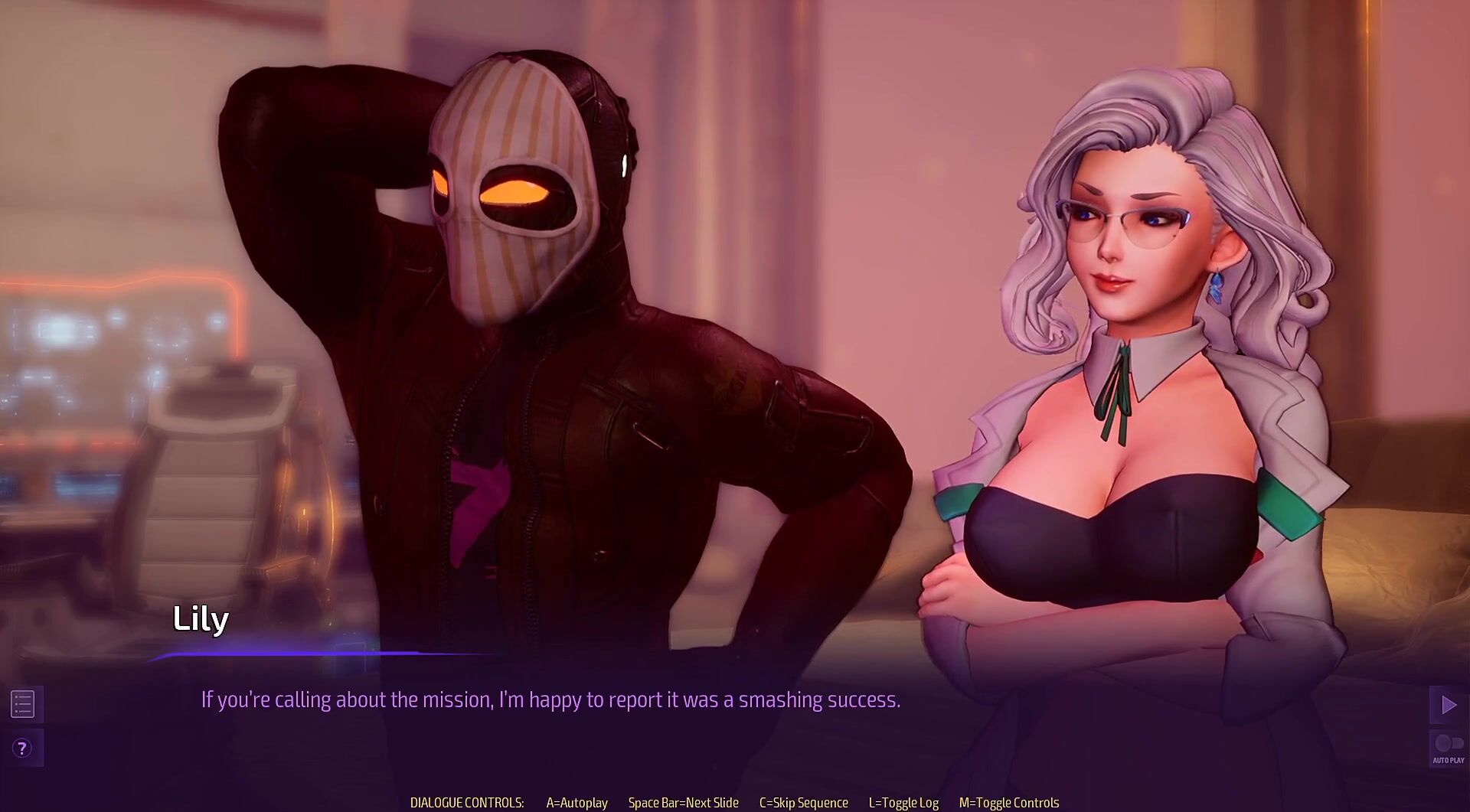
Task: Show the help question mark panel
Action: [23, 748]
